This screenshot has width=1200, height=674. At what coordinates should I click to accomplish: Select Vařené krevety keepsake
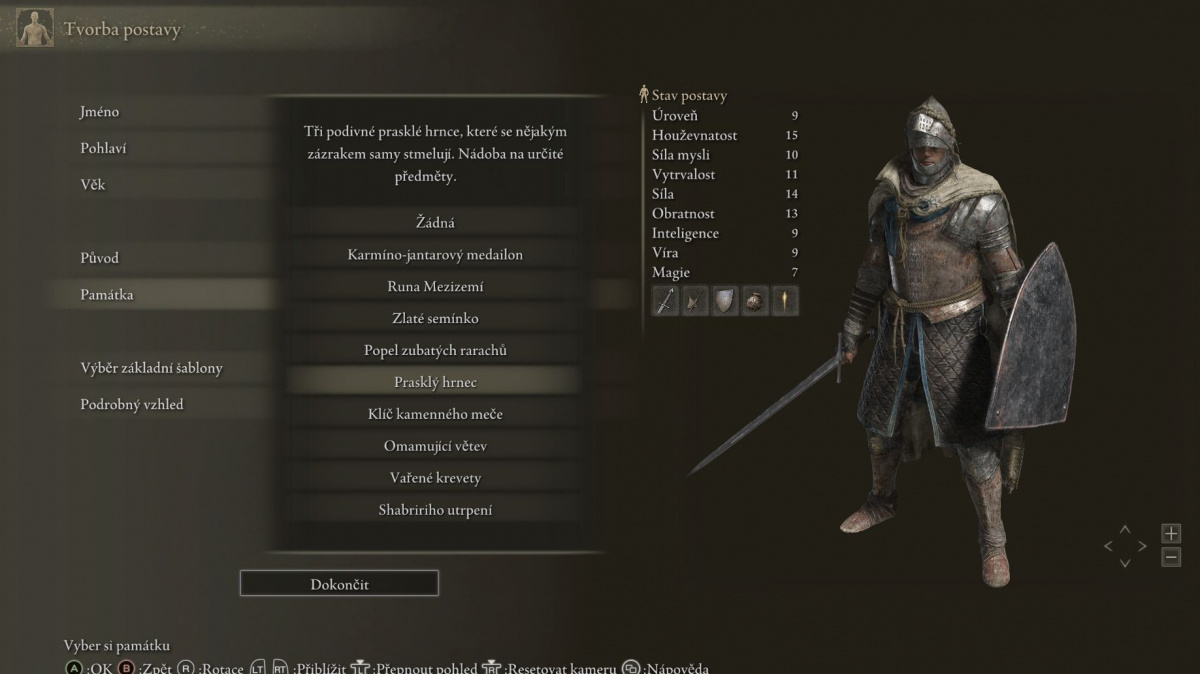[435, 478]
